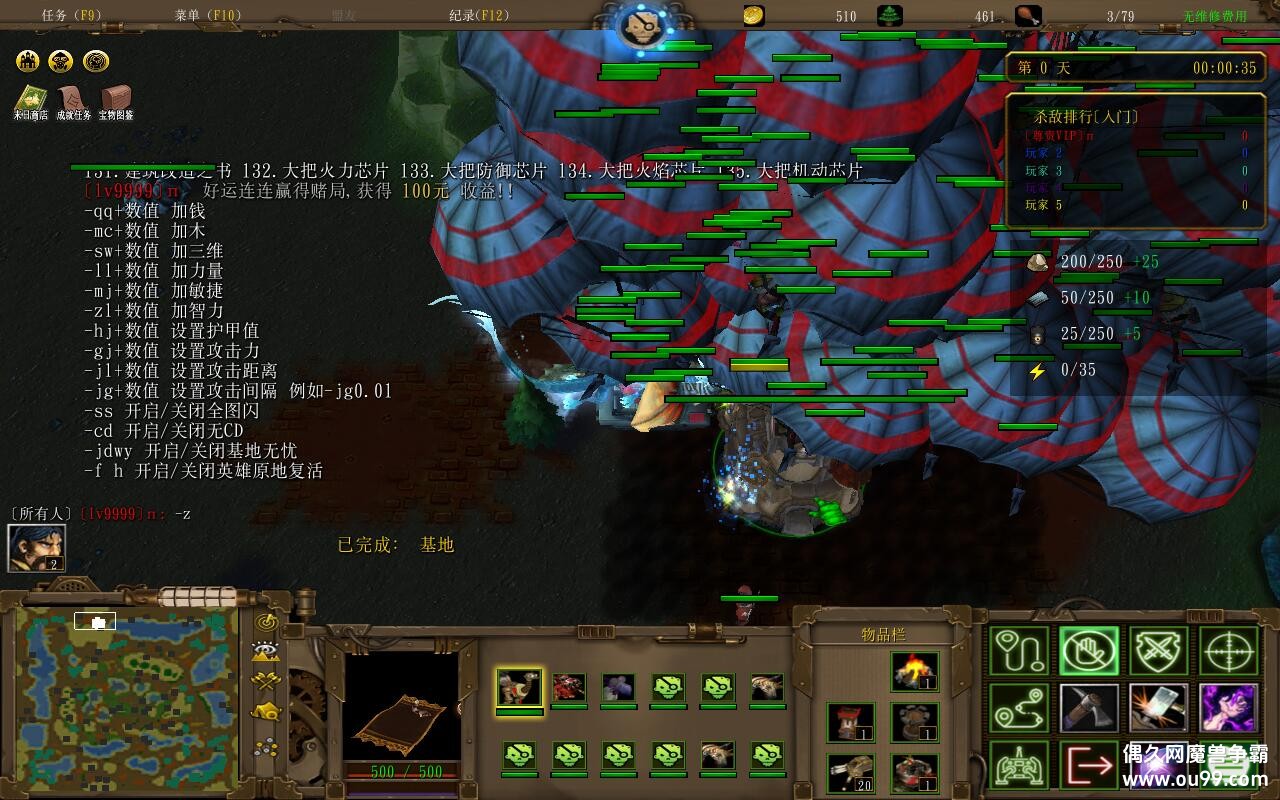This screenshot has height=800, width=1280.
Task: Select the inventory item with count 20
Action: (x=851, y=772)
